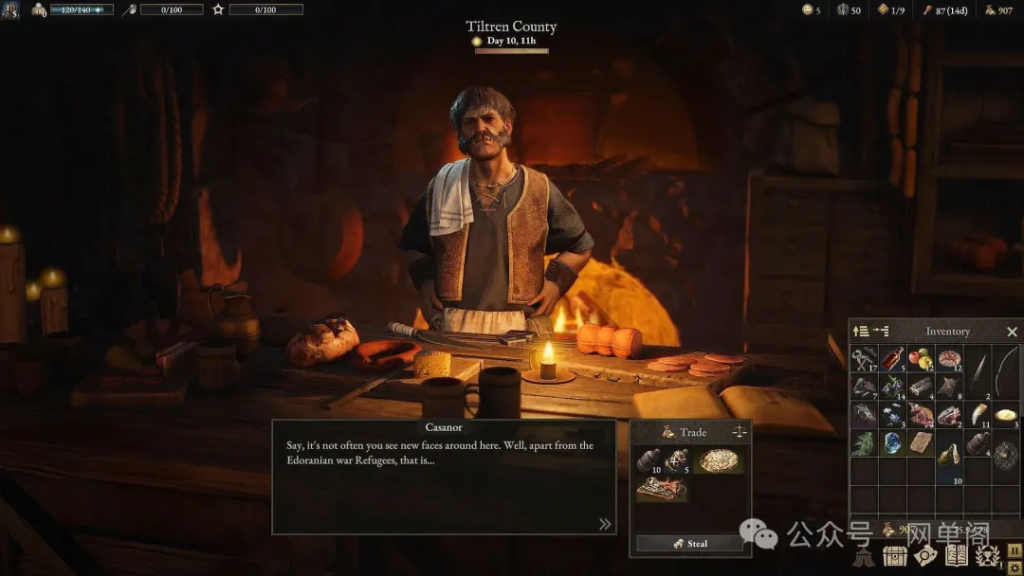The width and height of the screenshot is (1024, 576).
Task: Select the red potion bottle in inventory
Action: [892, 358]
